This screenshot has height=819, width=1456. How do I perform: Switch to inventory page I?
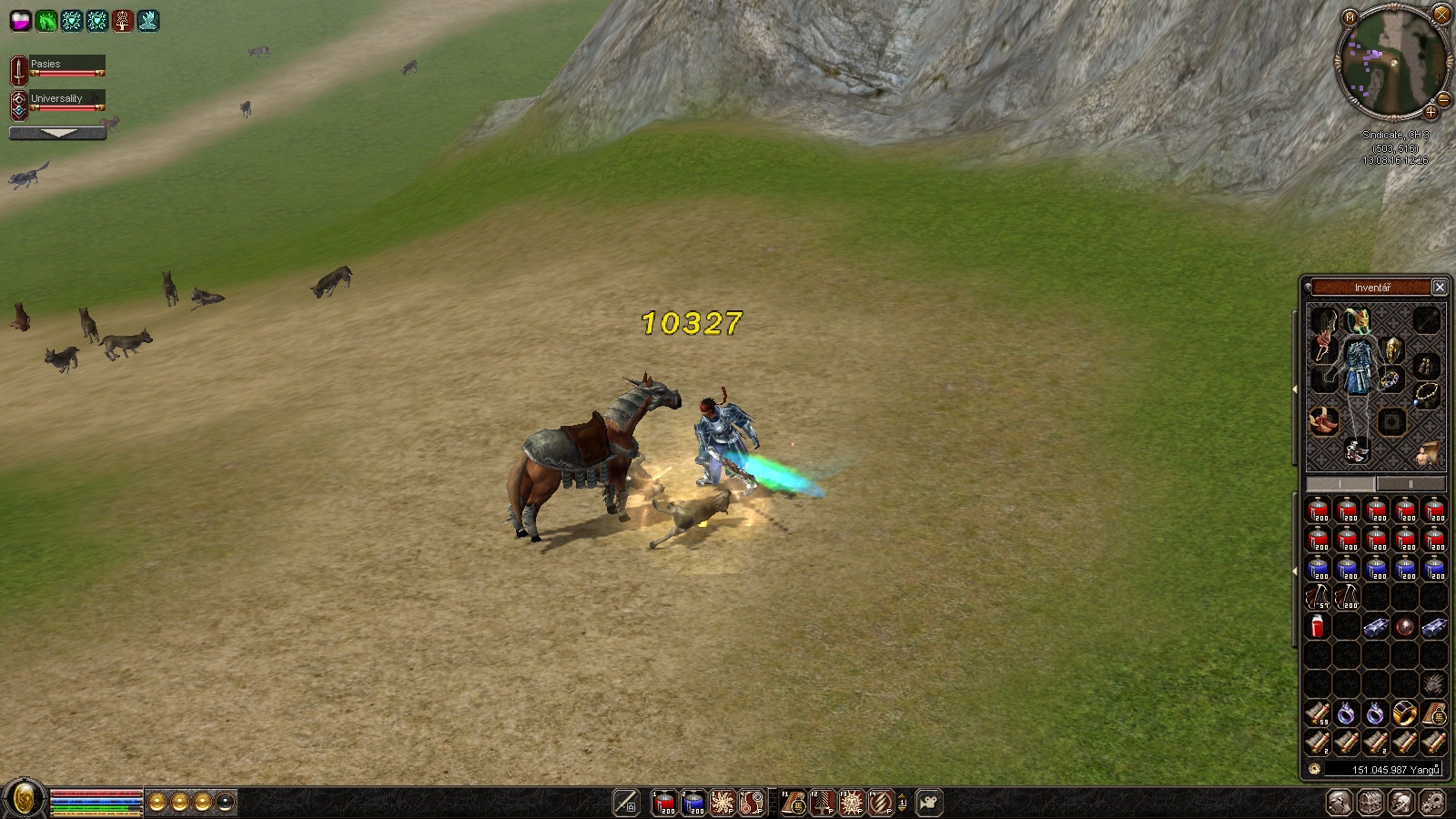[x=1340, y=484]
